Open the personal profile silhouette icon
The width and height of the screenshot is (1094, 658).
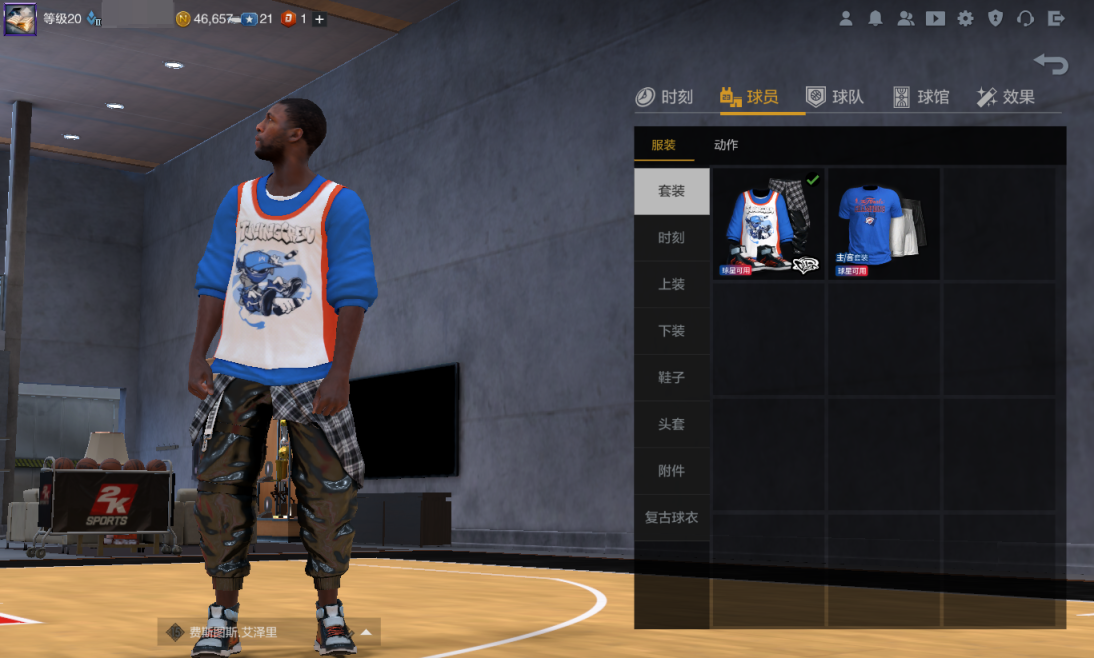click(x=846, y=18)
